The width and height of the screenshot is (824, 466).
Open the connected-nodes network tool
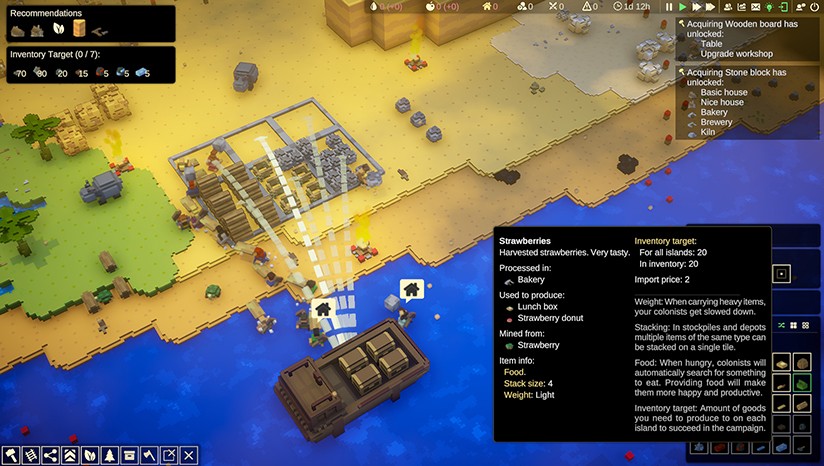click(x=51, y=455)
